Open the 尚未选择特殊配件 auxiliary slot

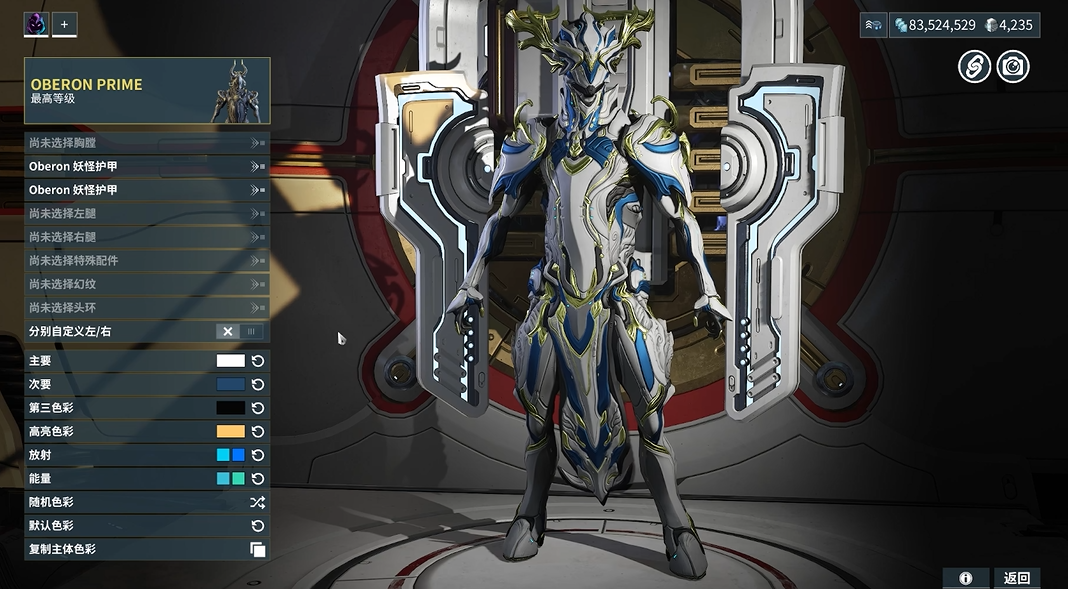[146, 260]
